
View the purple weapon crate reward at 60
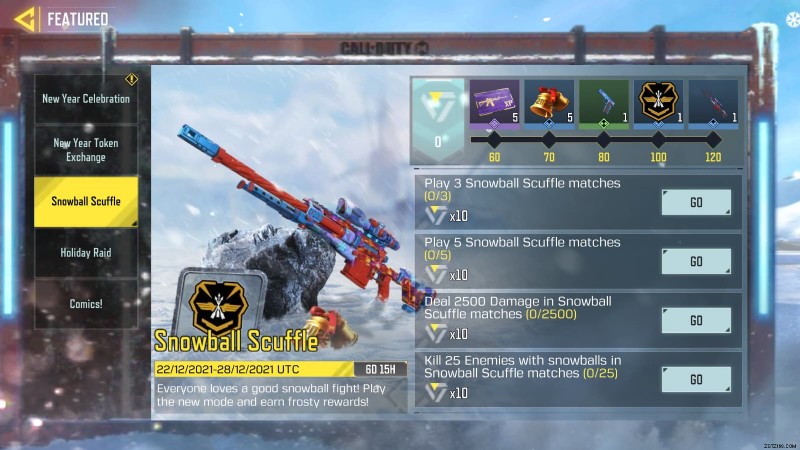[494, 104]
